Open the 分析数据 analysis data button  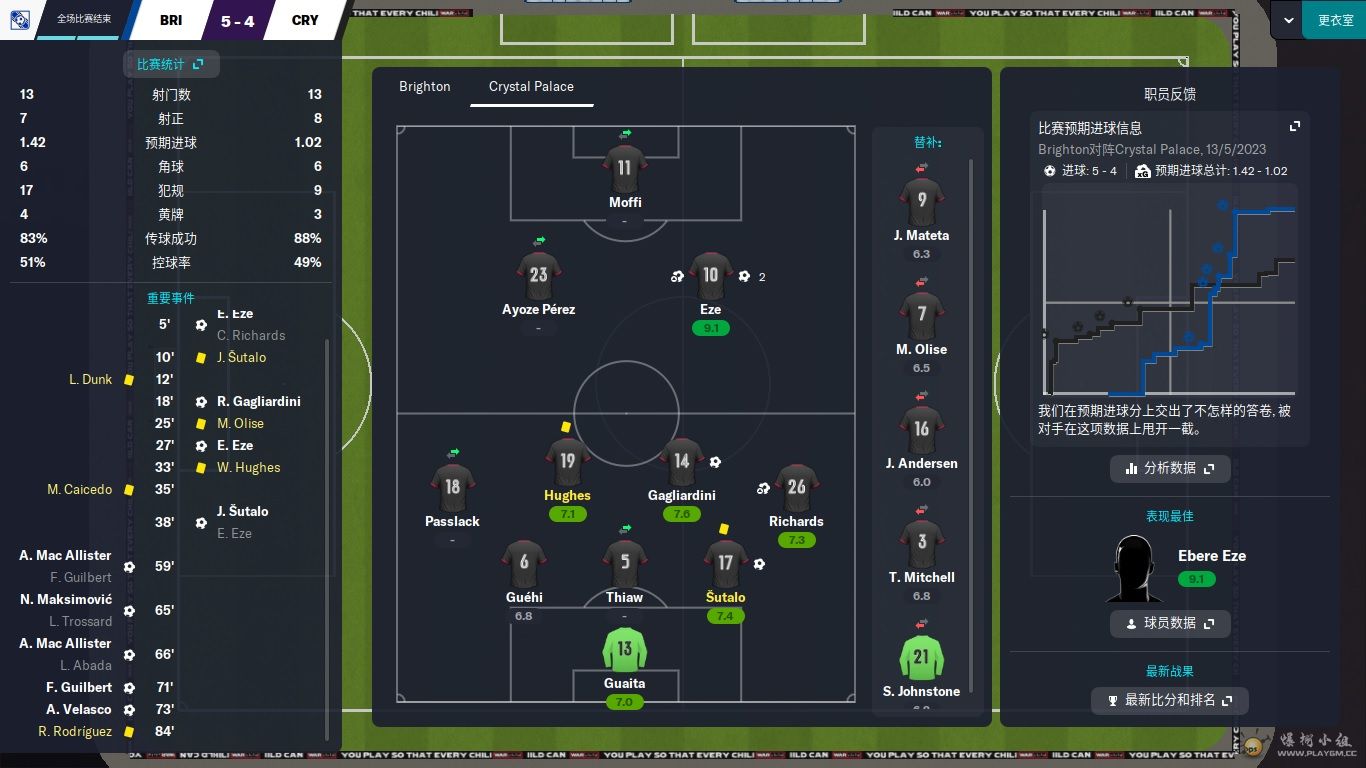point(1169,468)
